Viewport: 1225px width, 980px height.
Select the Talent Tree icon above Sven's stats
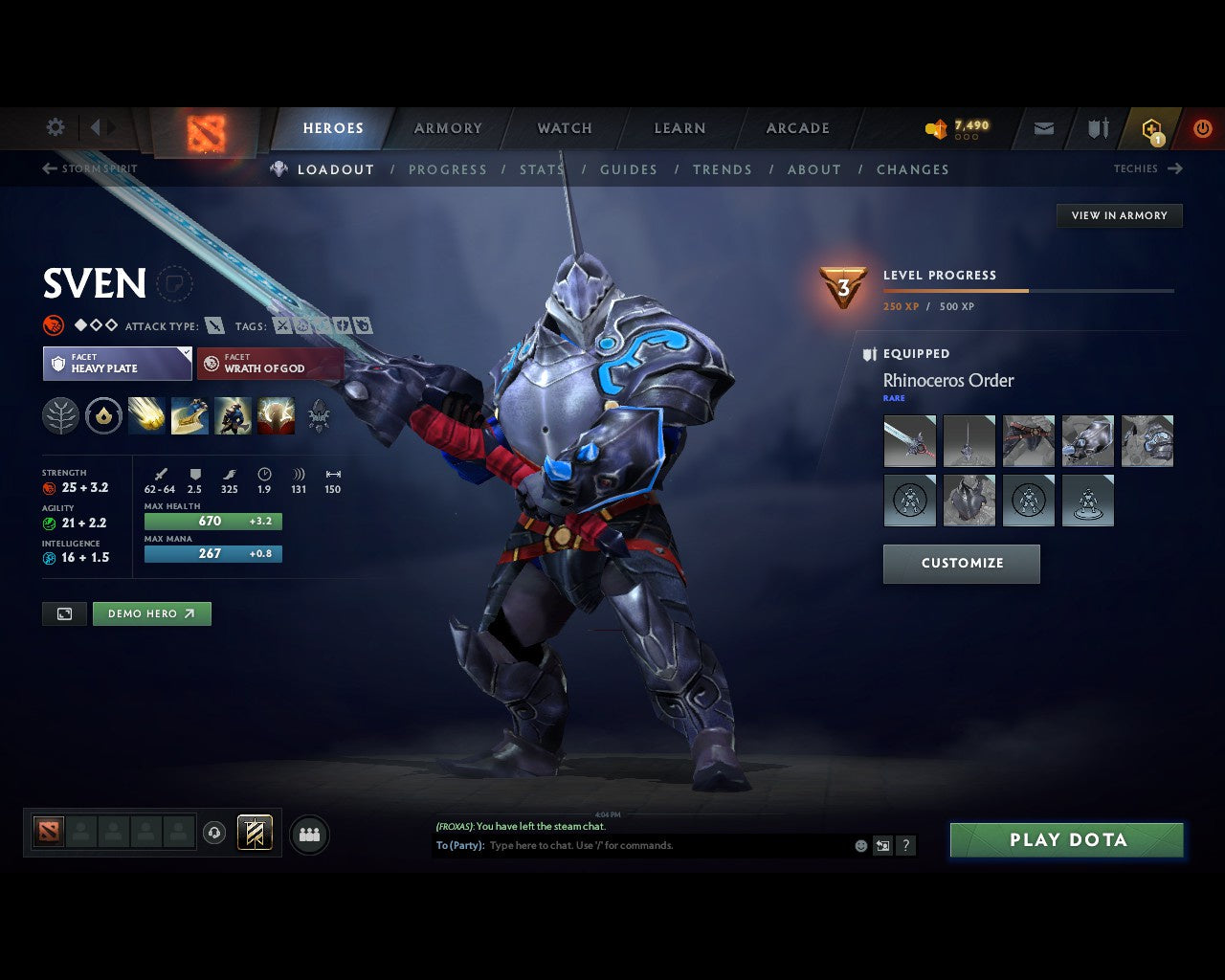(x=59, y=416)
